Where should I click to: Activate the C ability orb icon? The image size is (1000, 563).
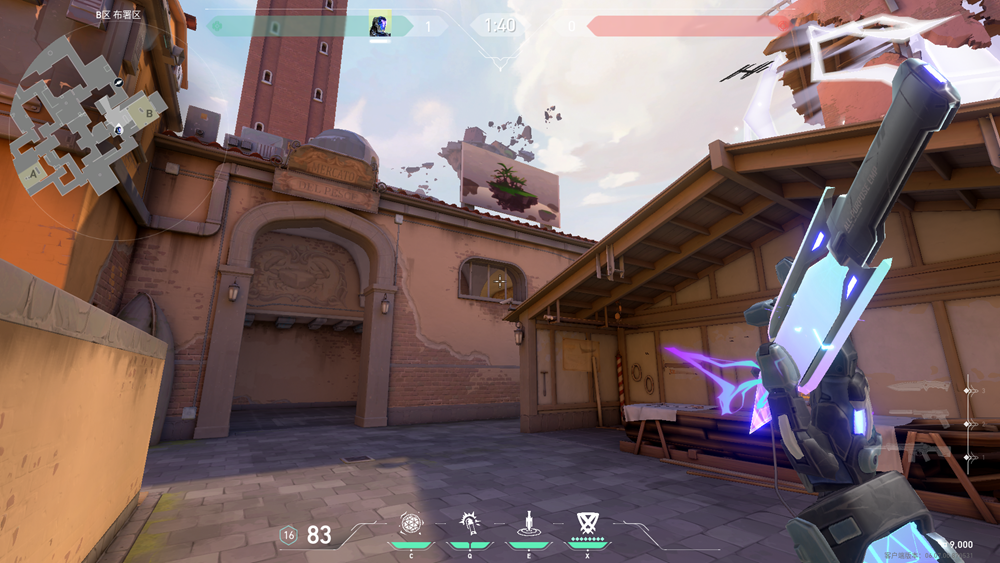point(411,523)
